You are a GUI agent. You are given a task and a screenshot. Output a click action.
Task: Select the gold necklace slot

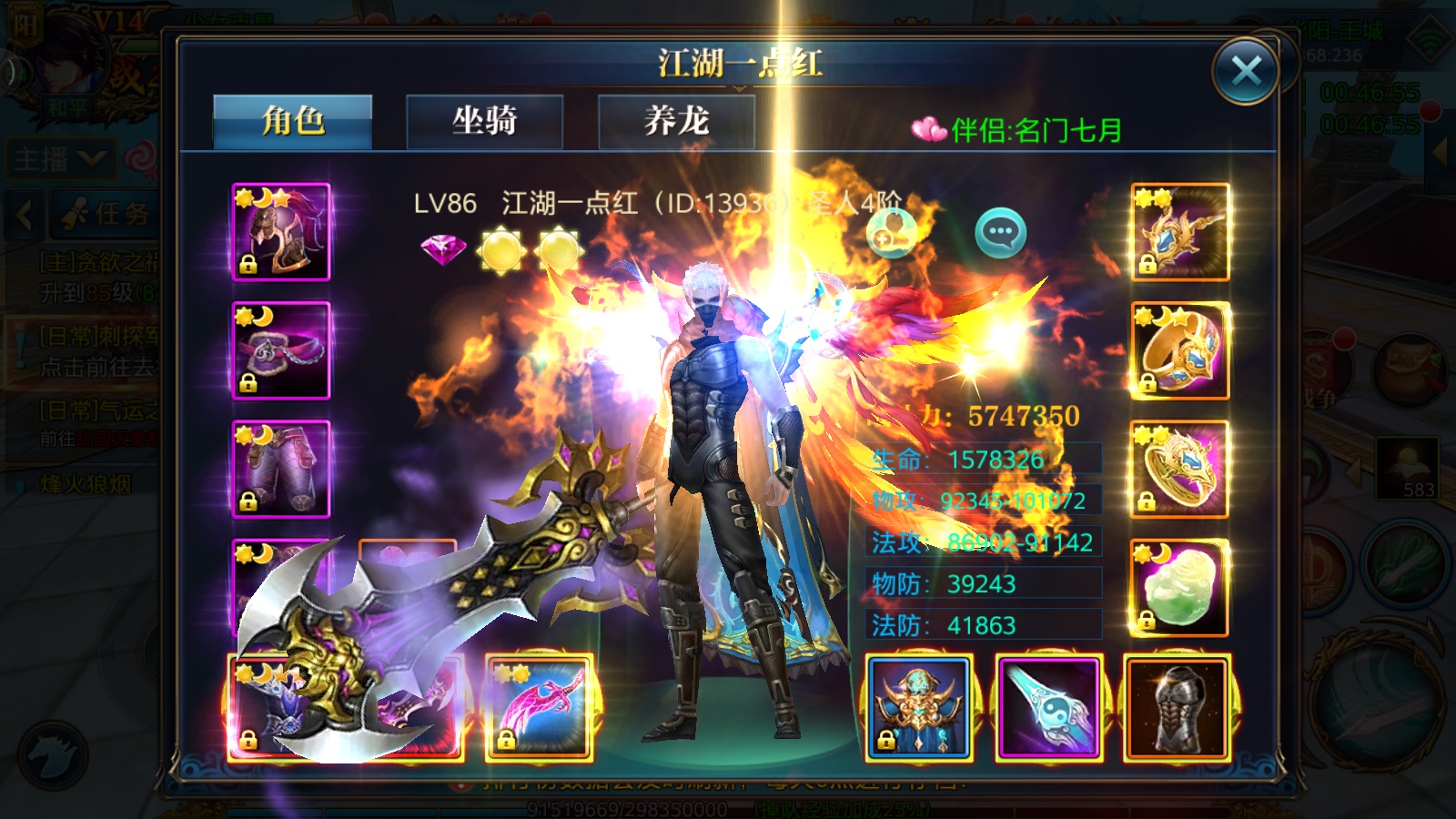[1180, 231]
